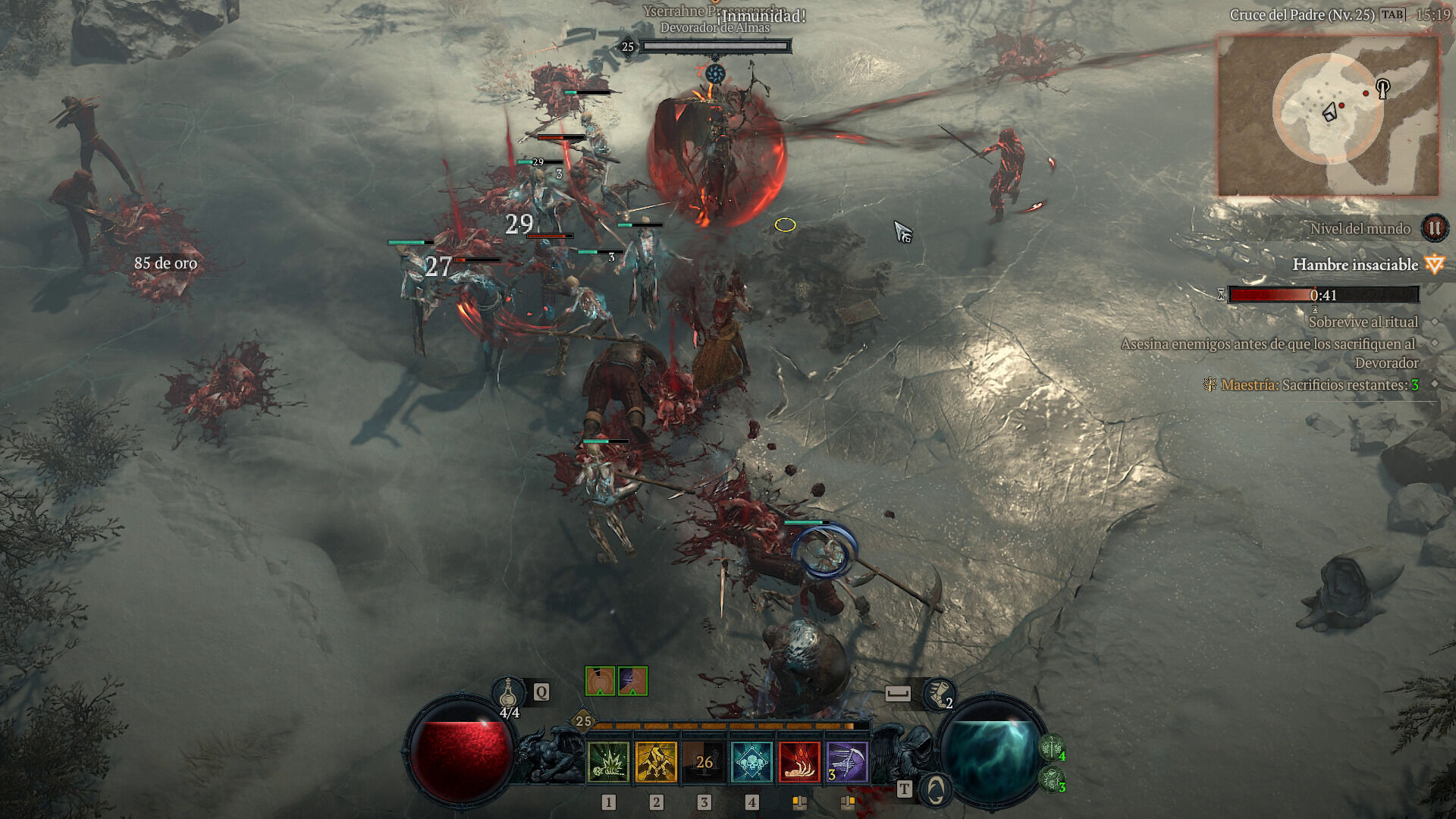This screenshot has height=819, width=1456.
Task: Open the minimap of Cruce del Padre
Action: point(1328,115)
